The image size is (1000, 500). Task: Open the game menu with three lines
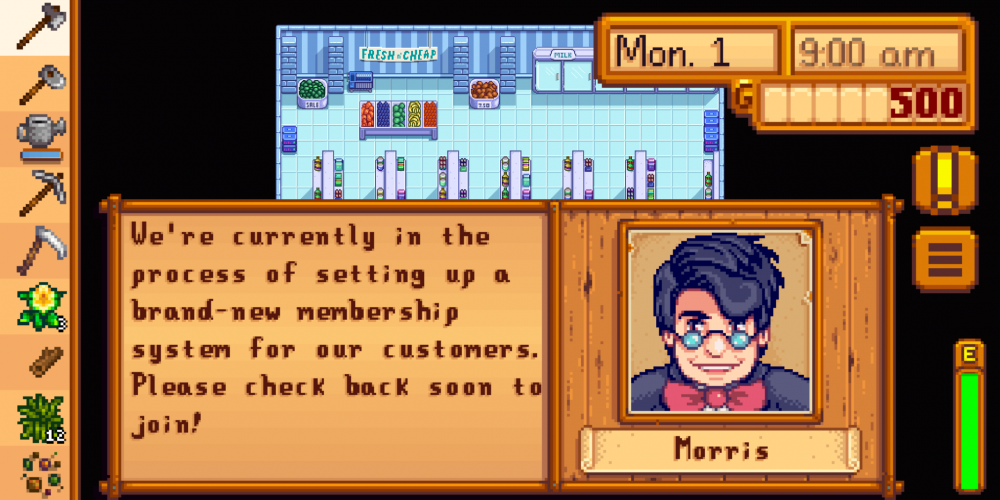(943, 258)
